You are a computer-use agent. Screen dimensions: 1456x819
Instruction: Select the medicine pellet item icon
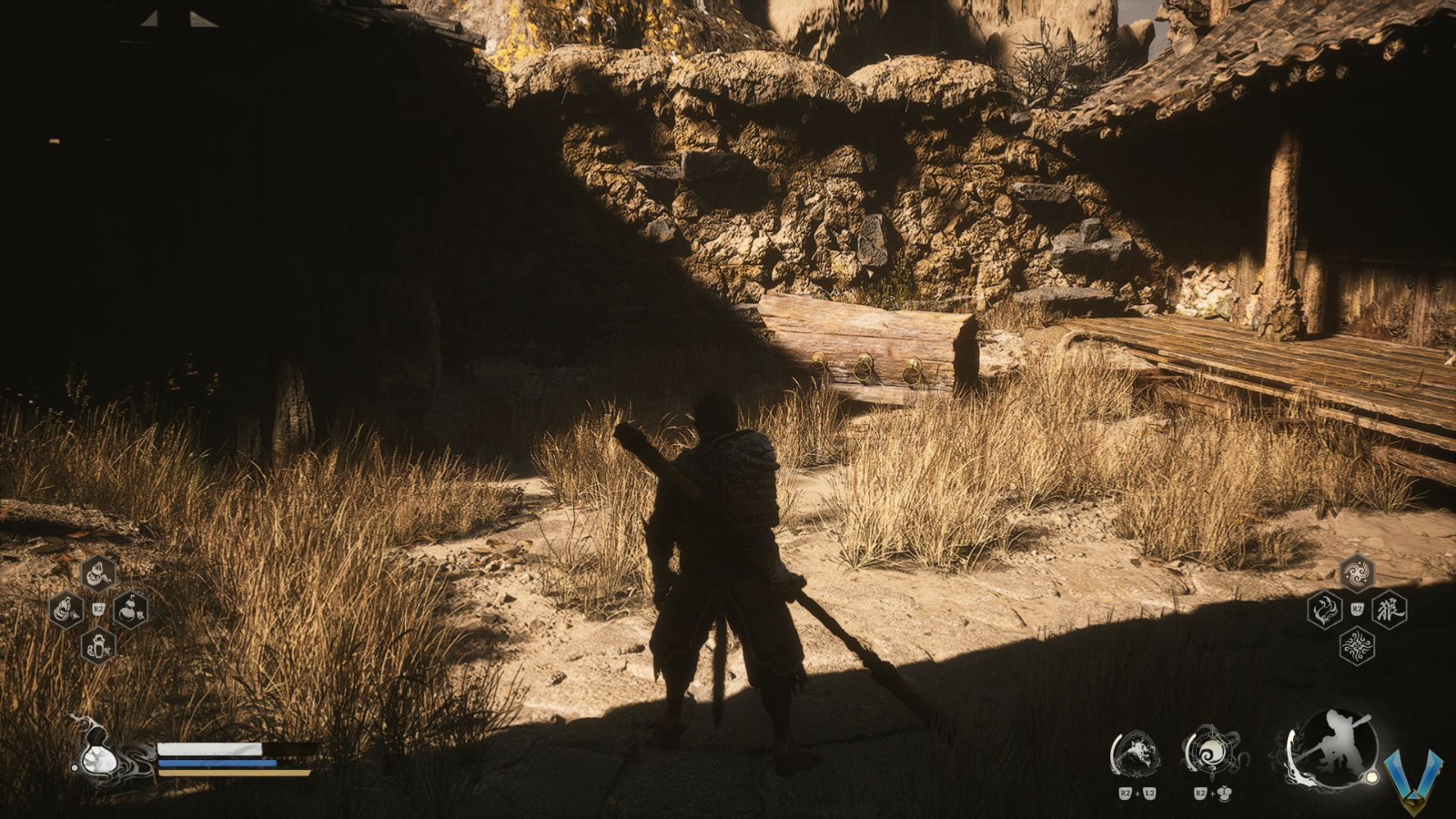coord(130,611)
